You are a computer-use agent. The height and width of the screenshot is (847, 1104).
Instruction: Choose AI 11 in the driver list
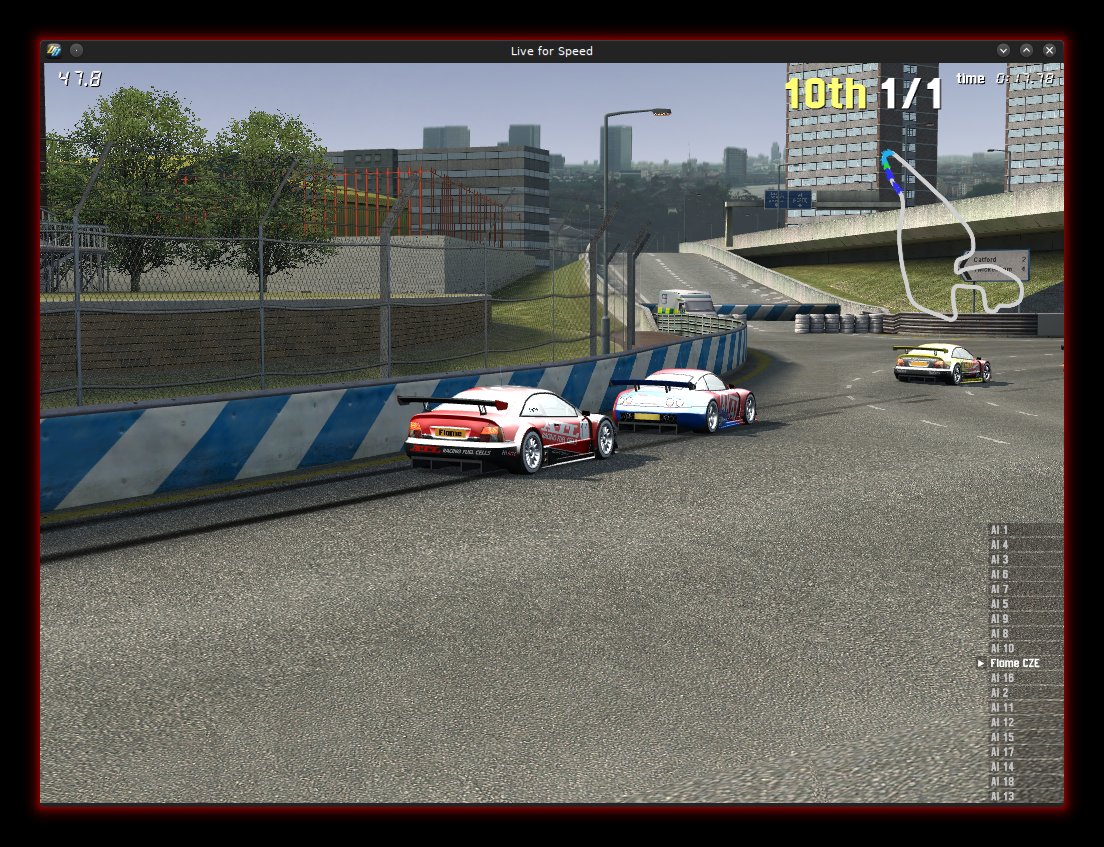tap(1002, 708)
